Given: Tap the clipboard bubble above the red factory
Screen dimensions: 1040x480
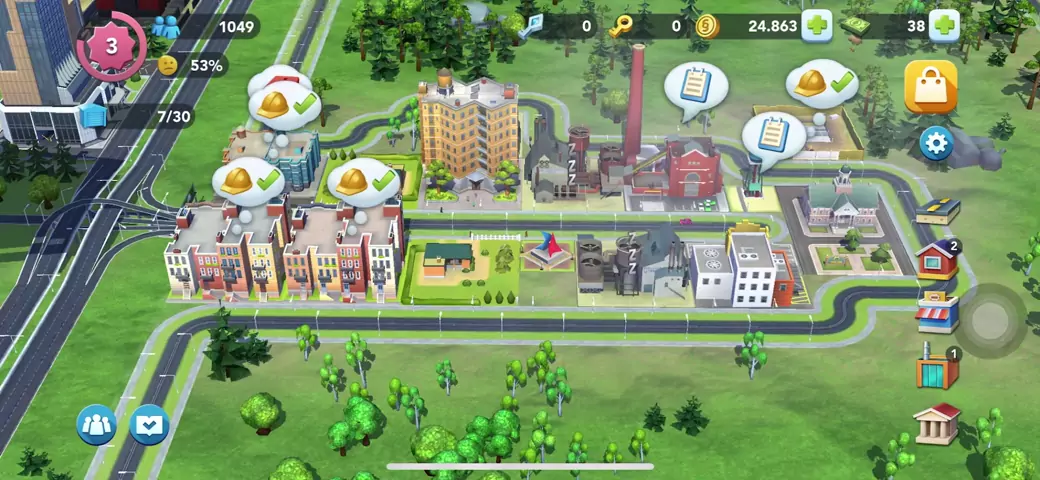Looking at the screenshot, I should click(696, 86).
